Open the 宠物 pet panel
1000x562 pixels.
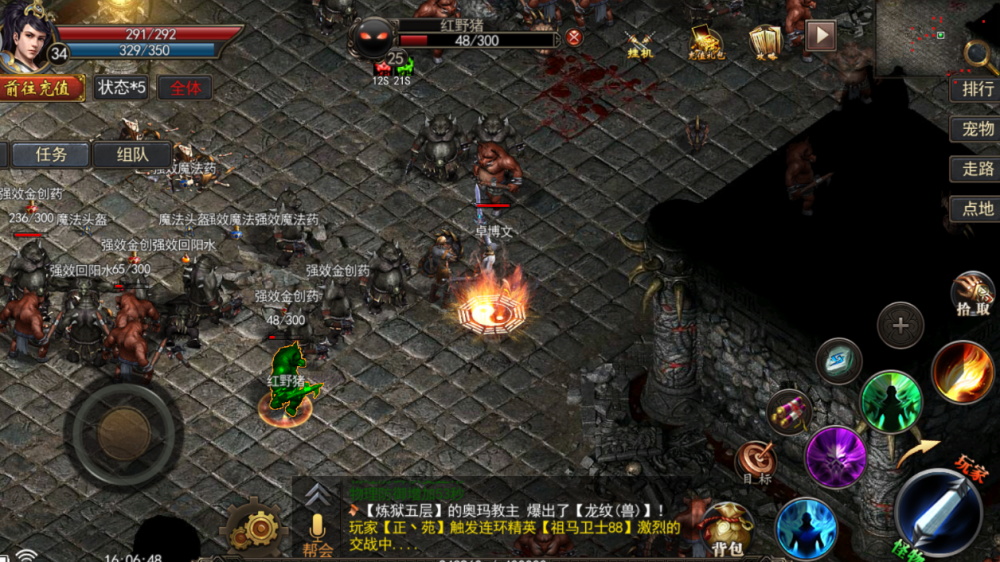977,129
